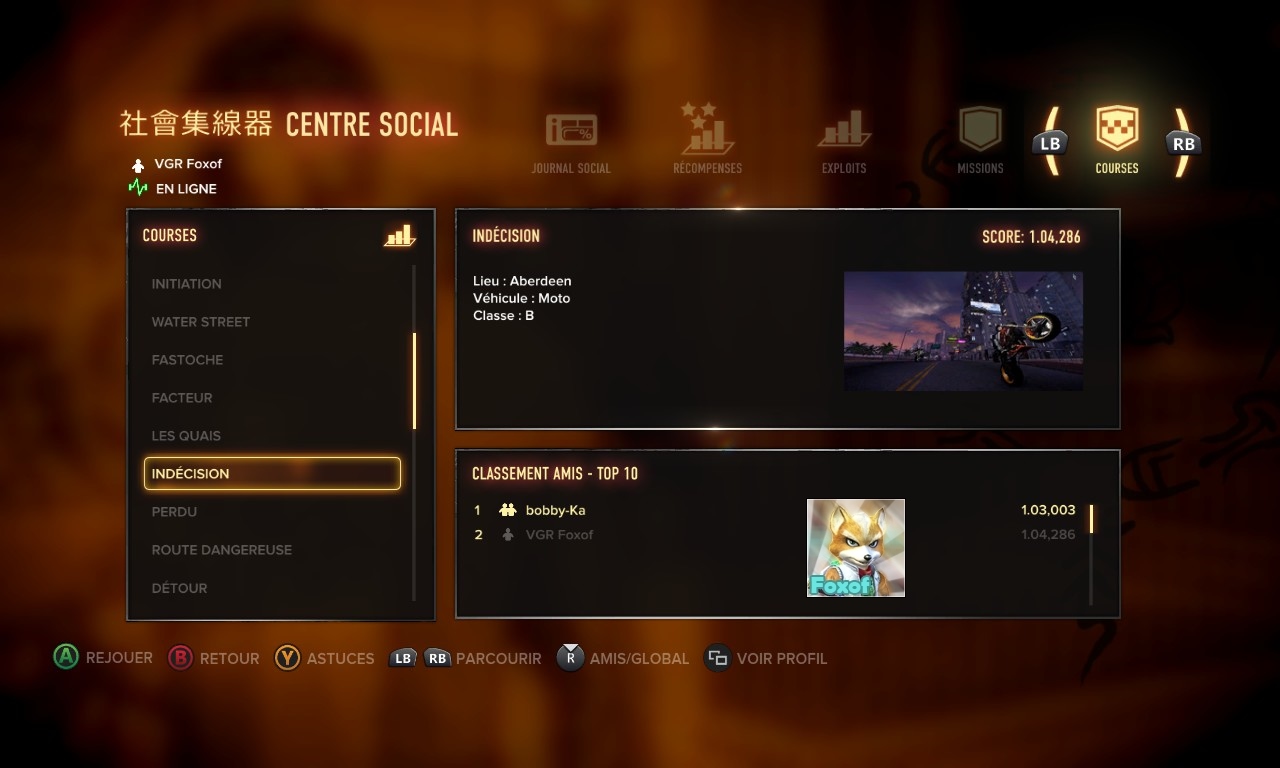Screen dimensions: 1280x768
Task: Pick the Fastoche race entry
Action: tap(188, 360)
